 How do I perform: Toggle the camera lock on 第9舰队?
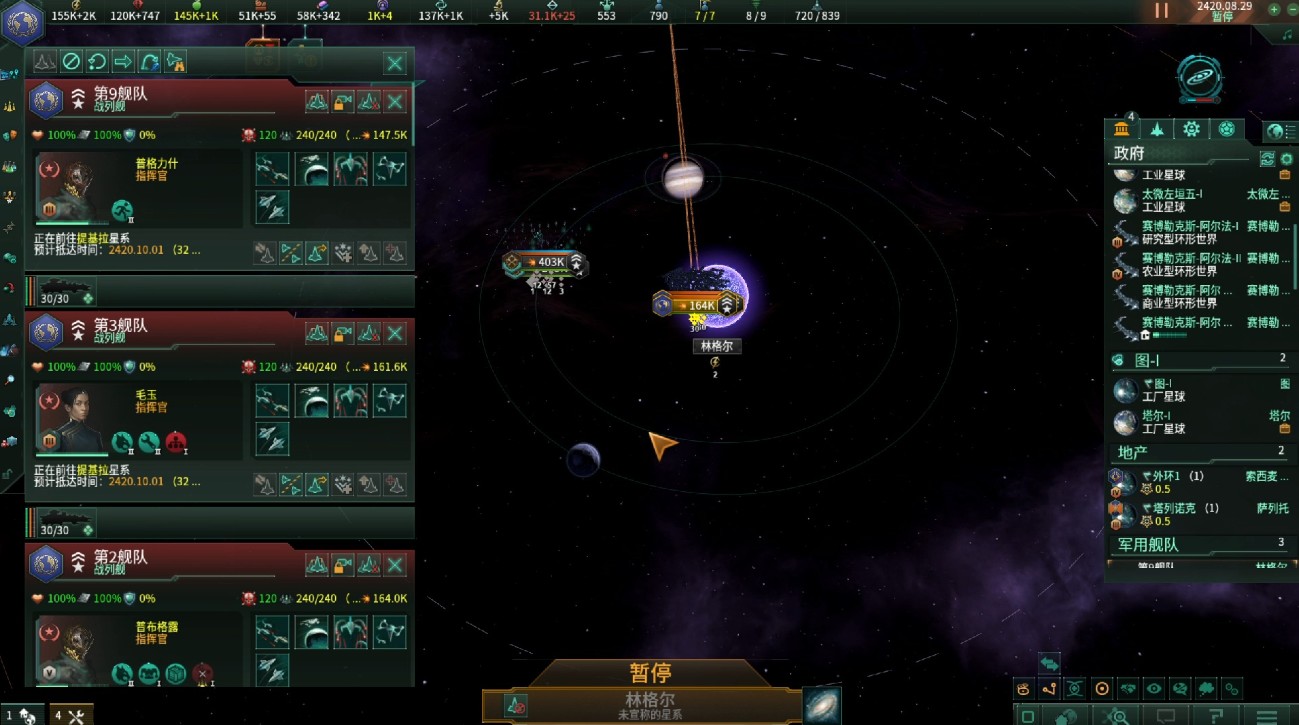(x=343, y=101)
